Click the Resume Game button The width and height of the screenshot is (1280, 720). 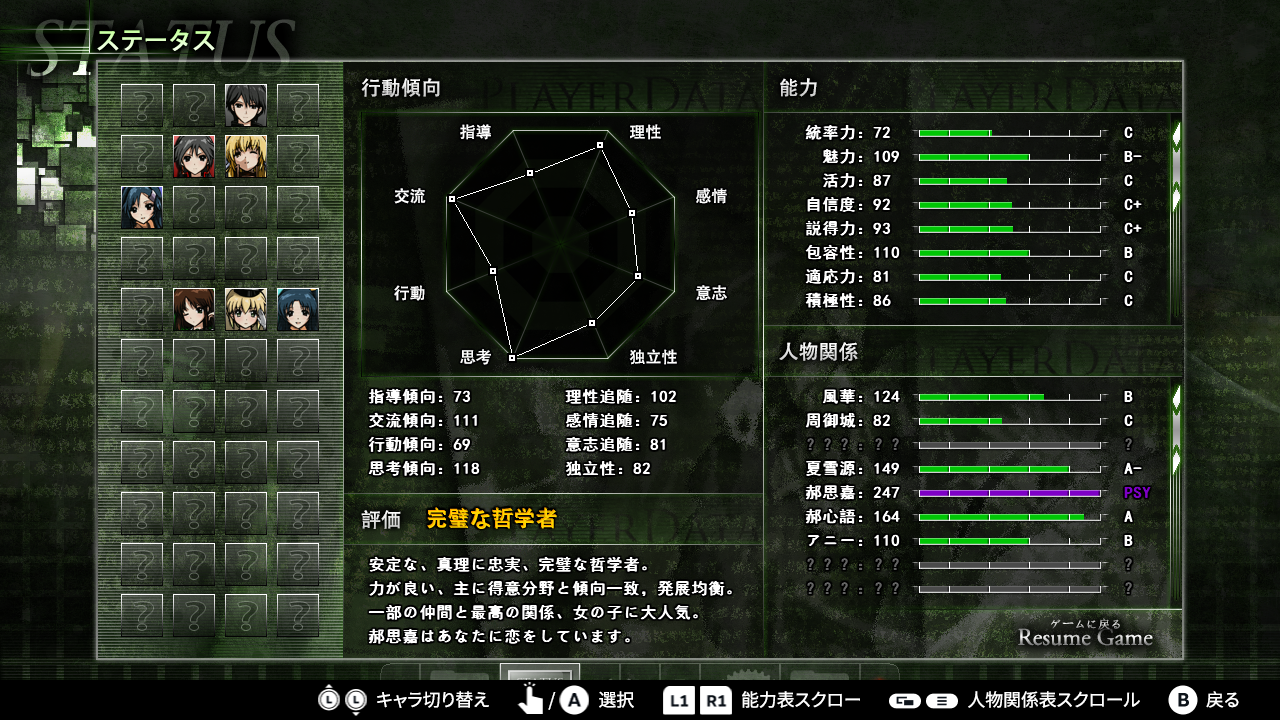(1085, 636)
